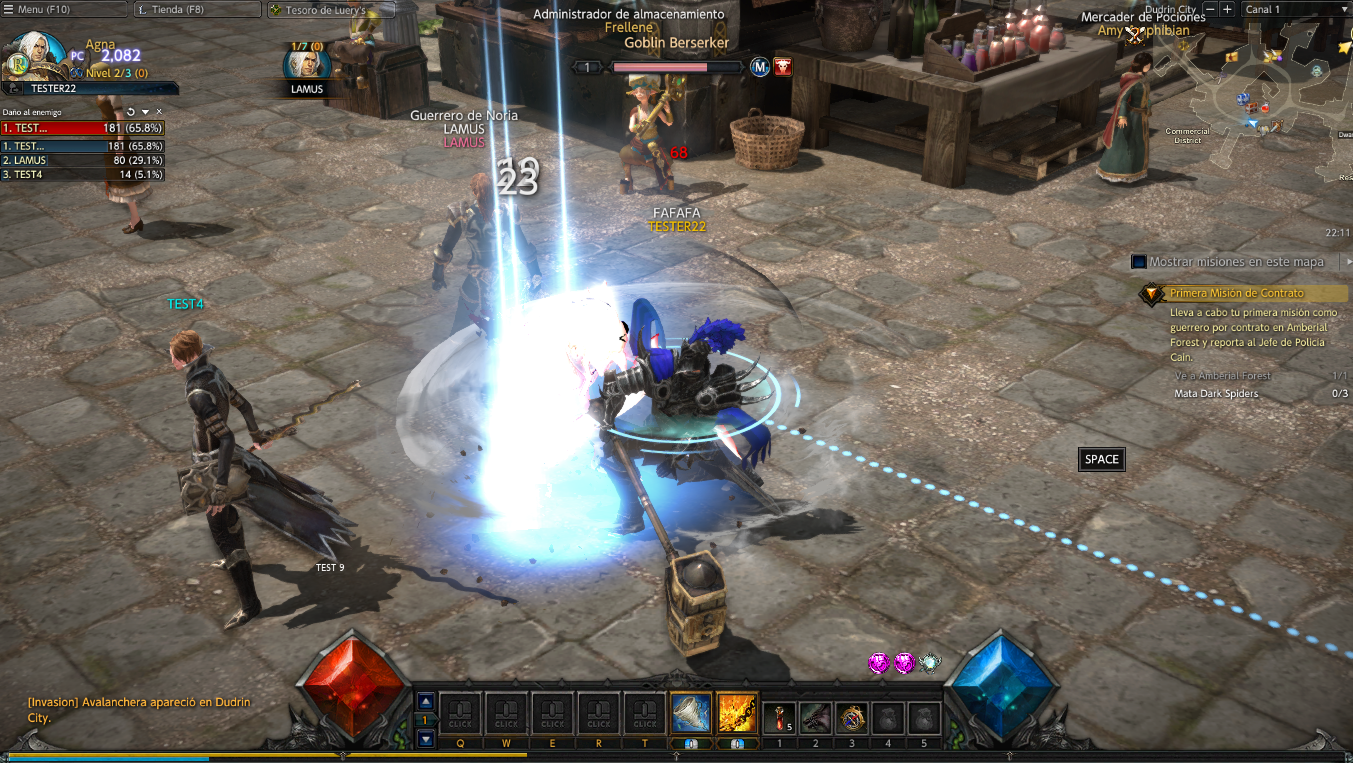This screenshot has height=763, width=1353.
Task: Switch skill bar page up
Action: (x=426, y=701)
